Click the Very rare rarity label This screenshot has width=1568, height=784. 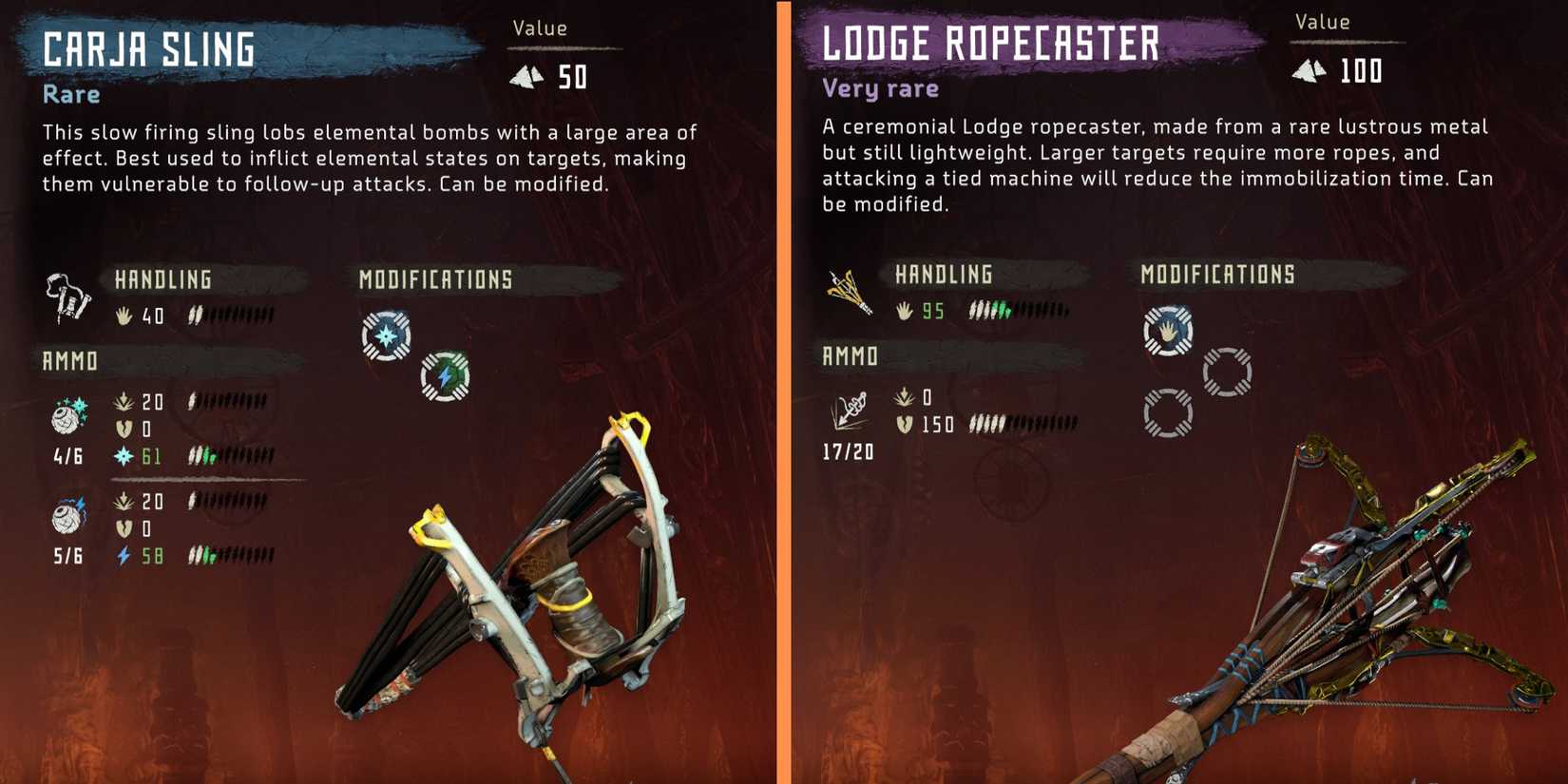(879, 87)
